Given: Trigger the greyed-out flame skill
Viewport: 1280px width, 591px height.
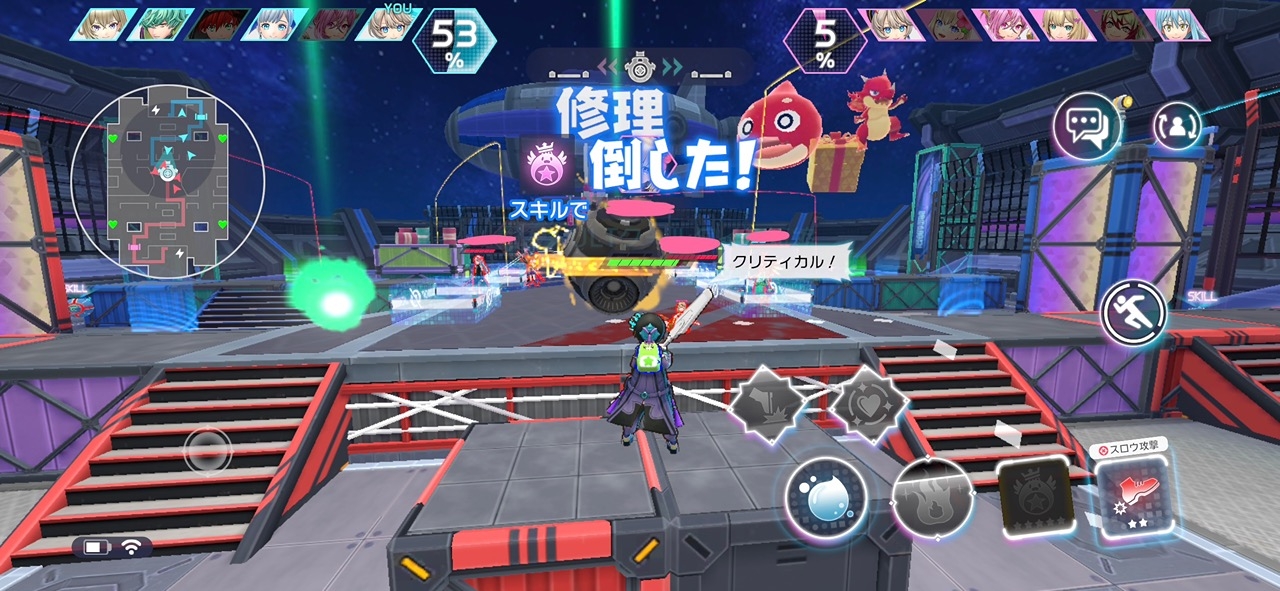Looking at the screenshot, I should 931,497.
